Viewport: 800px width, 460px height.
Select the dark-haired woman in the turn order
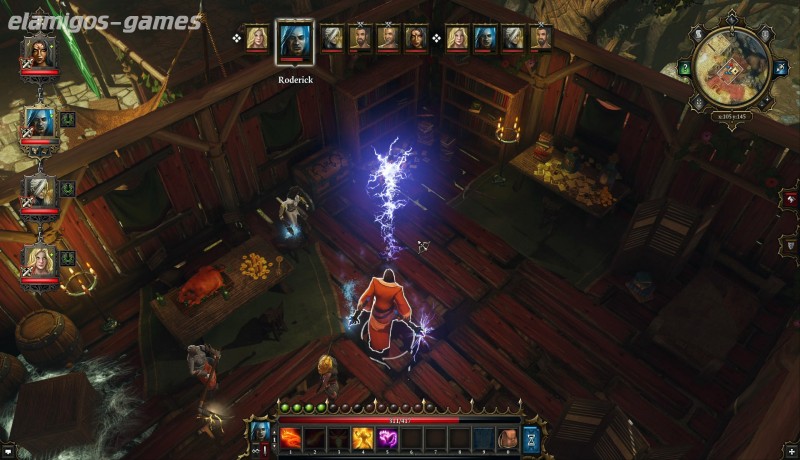pyautogui.click(x=415, y=38)
